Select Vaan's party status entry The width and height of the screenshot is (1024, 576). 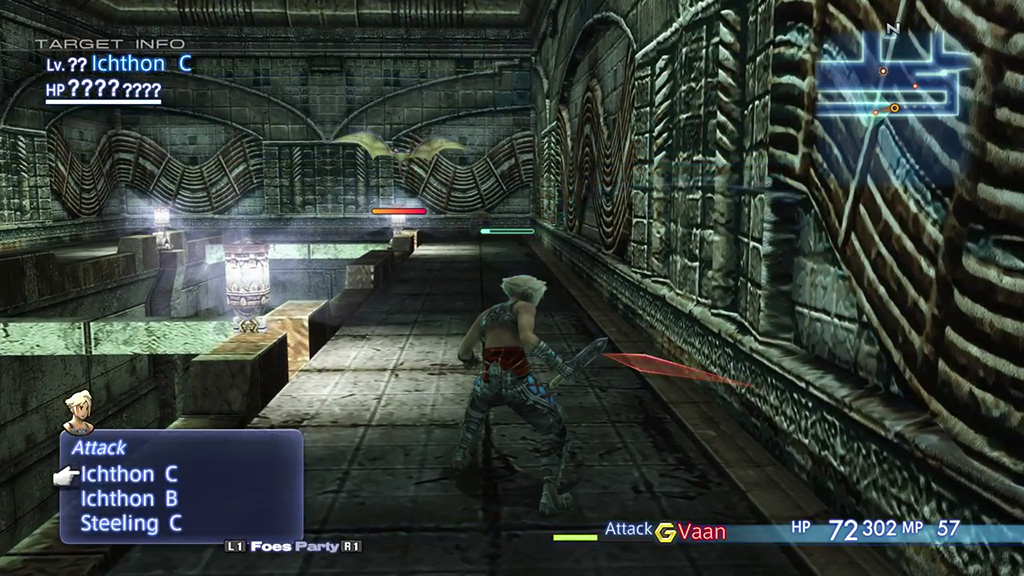pyautogui.click(x=702, y=531)
